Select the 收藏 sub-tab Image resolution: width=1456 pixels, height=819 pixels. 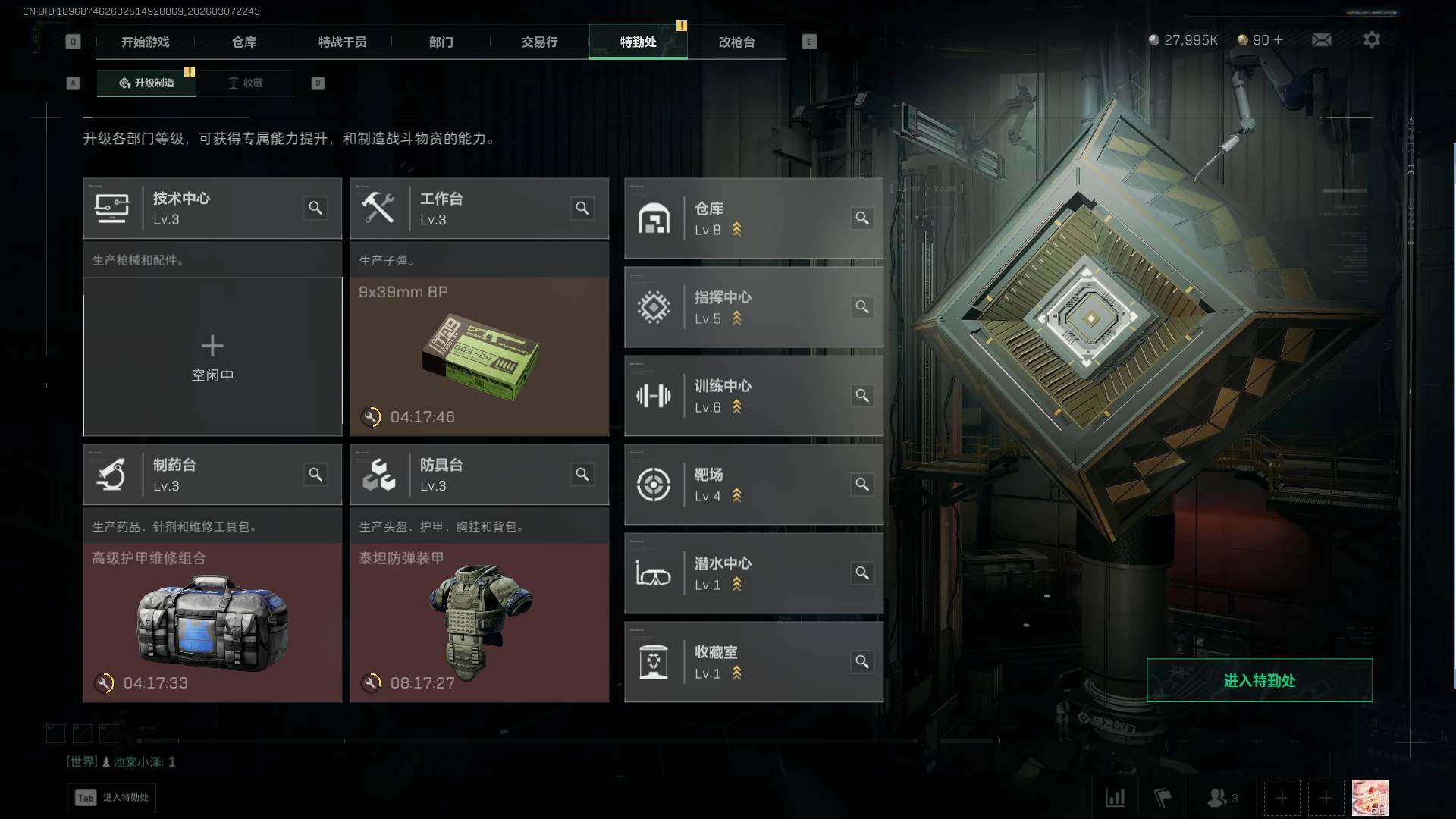[x=246, y=83]
